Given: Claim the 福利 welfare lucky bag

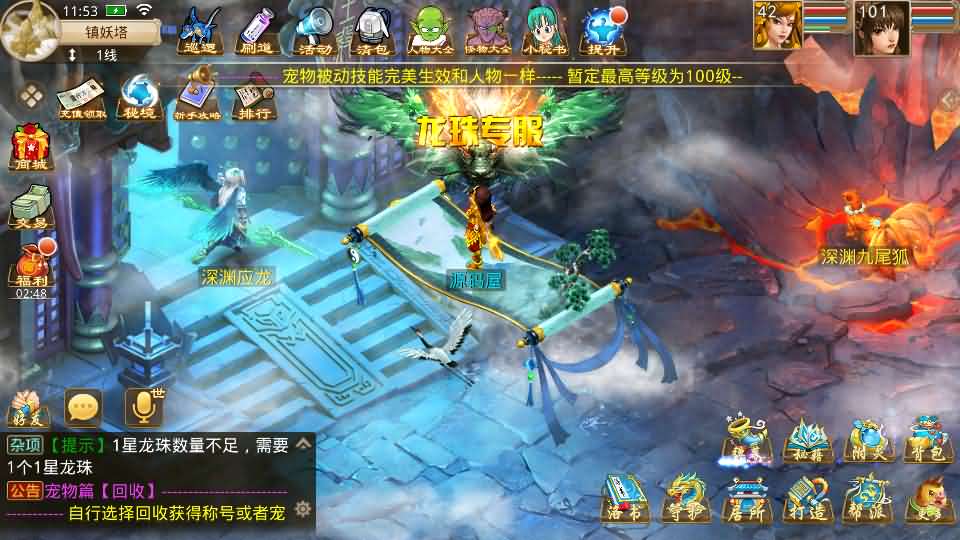Looking at the screenshot, I should point(30,266).
